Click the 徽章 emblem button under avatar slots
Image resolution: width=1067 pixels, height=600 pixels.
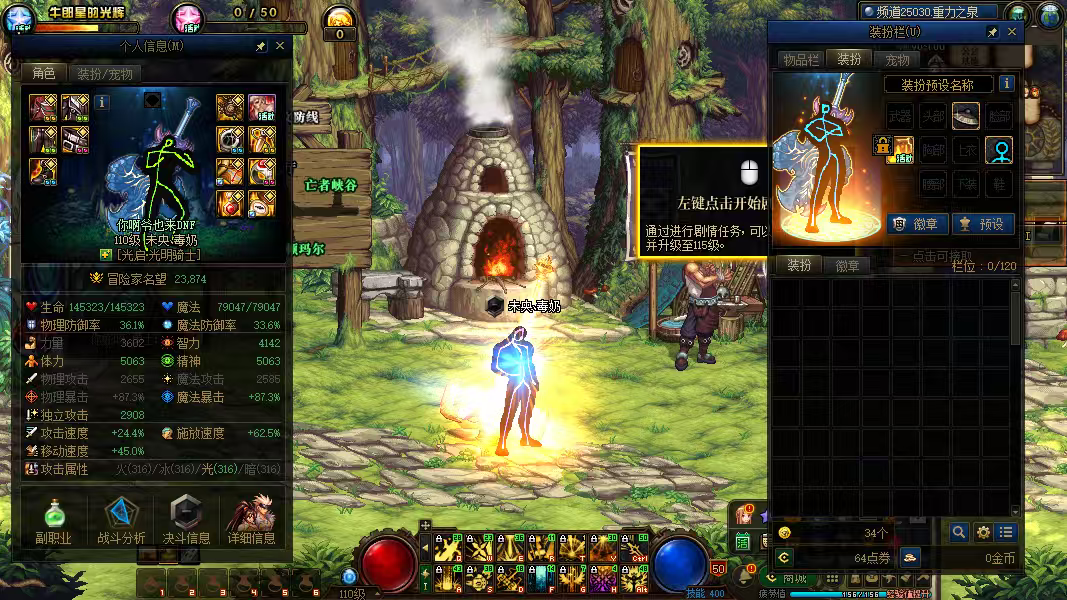click(915, 224)
